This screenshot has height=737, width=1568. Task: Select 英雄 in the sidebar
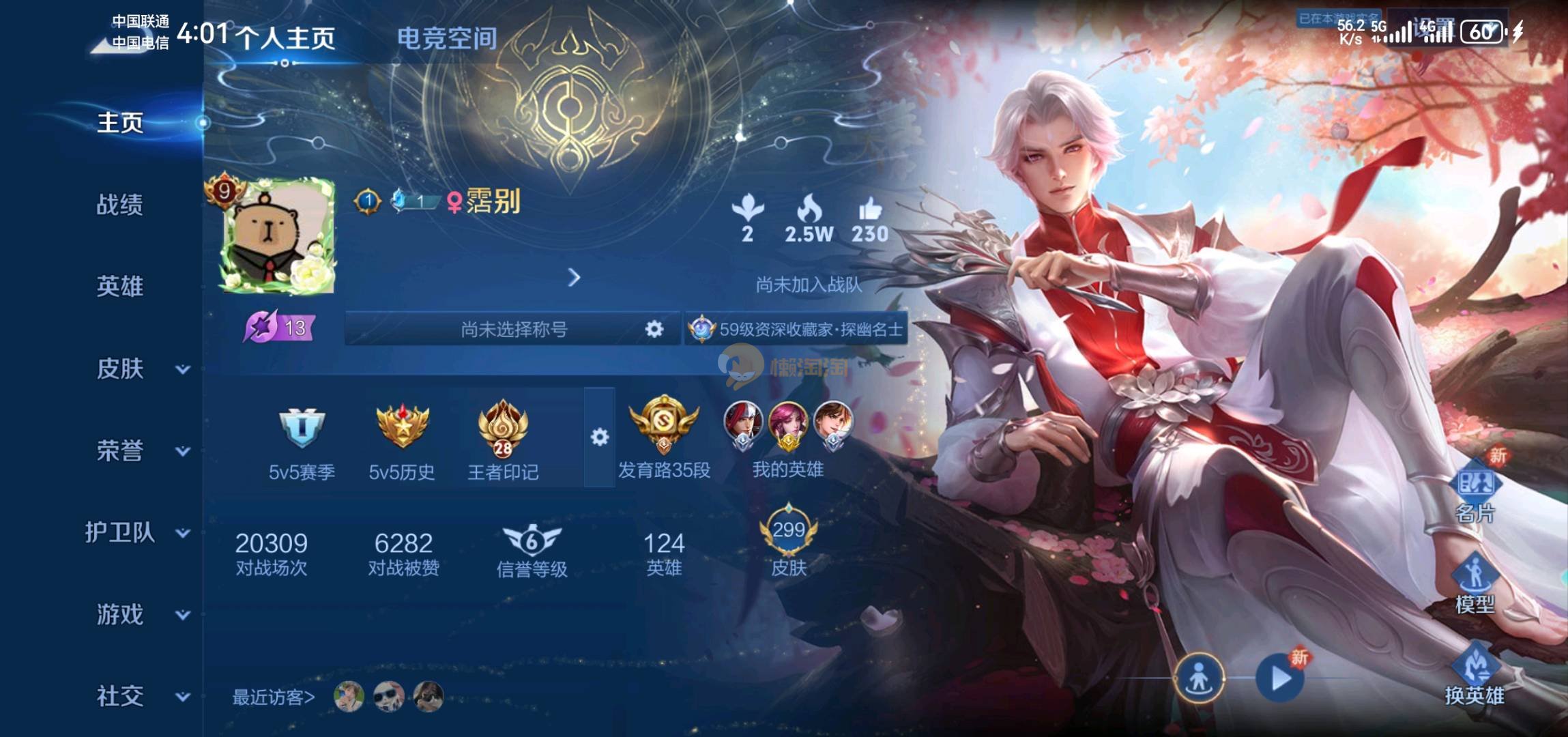[119, 287]
